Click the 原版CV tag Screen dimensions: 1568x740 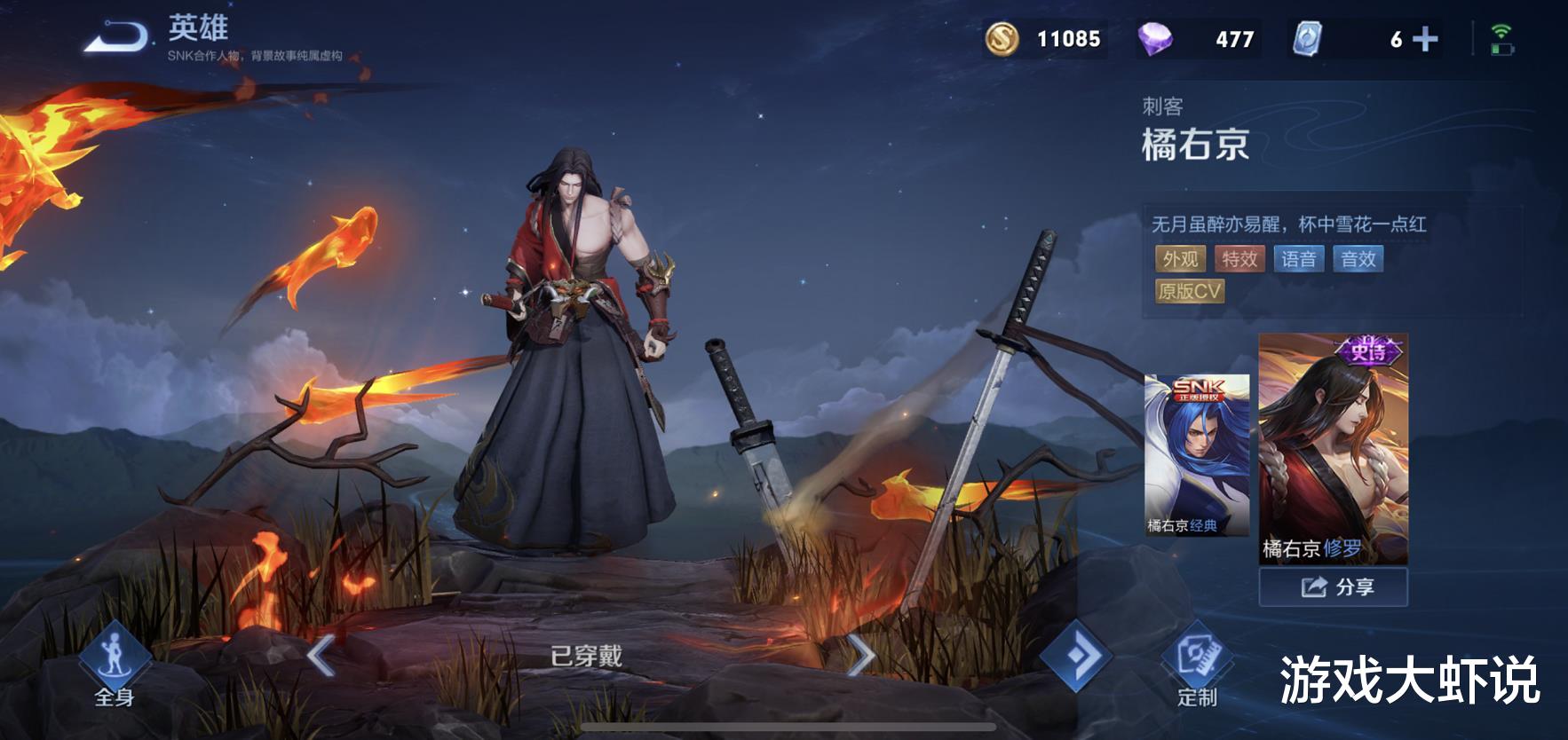tap(1190, 292)
